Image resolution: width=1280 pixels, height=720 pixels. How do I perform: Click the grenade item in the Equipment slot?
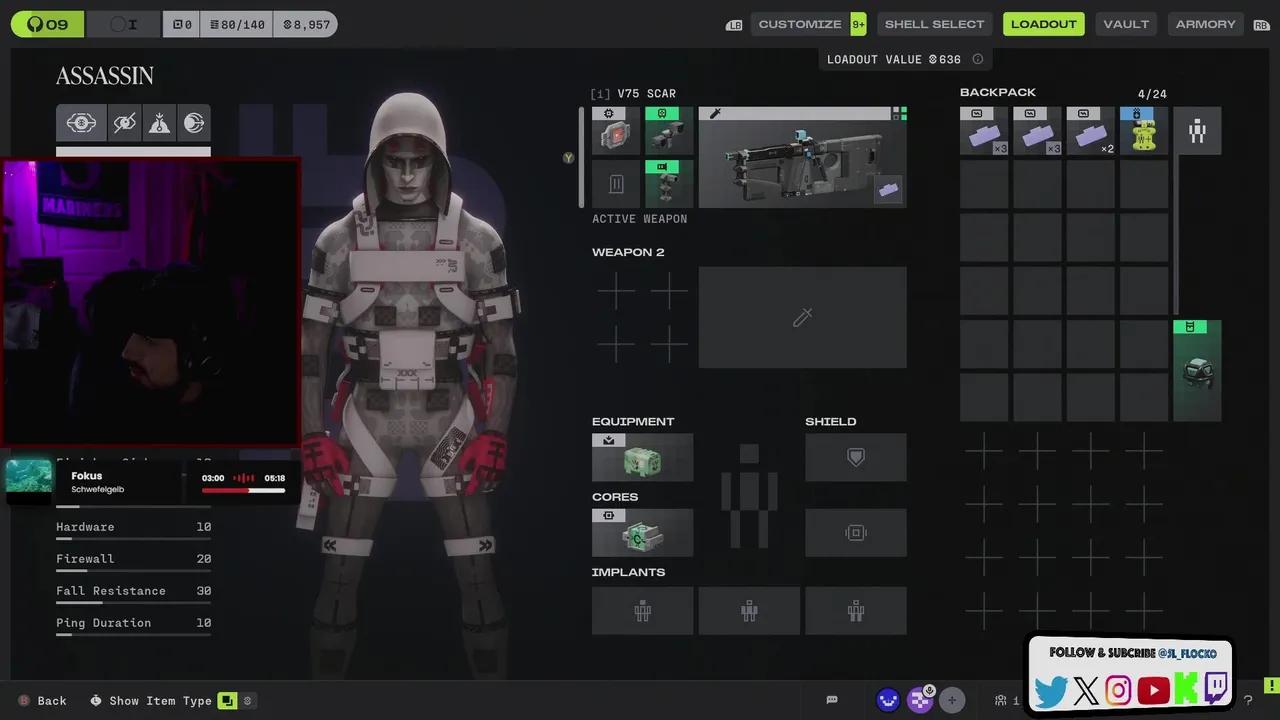pos(642,457)
